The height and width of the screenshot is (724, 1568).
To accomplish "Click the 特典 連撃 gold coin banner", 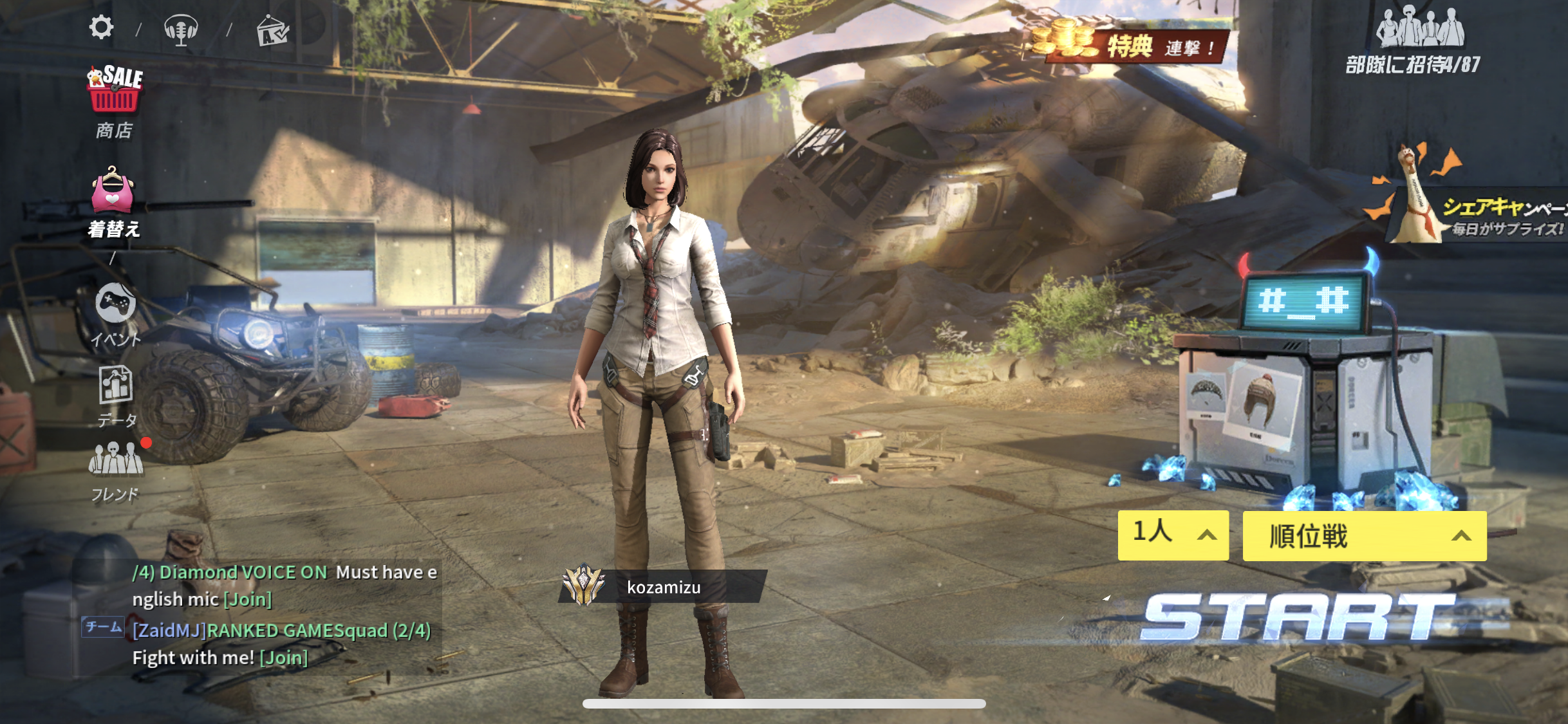I will click(x=1133, y=44).
